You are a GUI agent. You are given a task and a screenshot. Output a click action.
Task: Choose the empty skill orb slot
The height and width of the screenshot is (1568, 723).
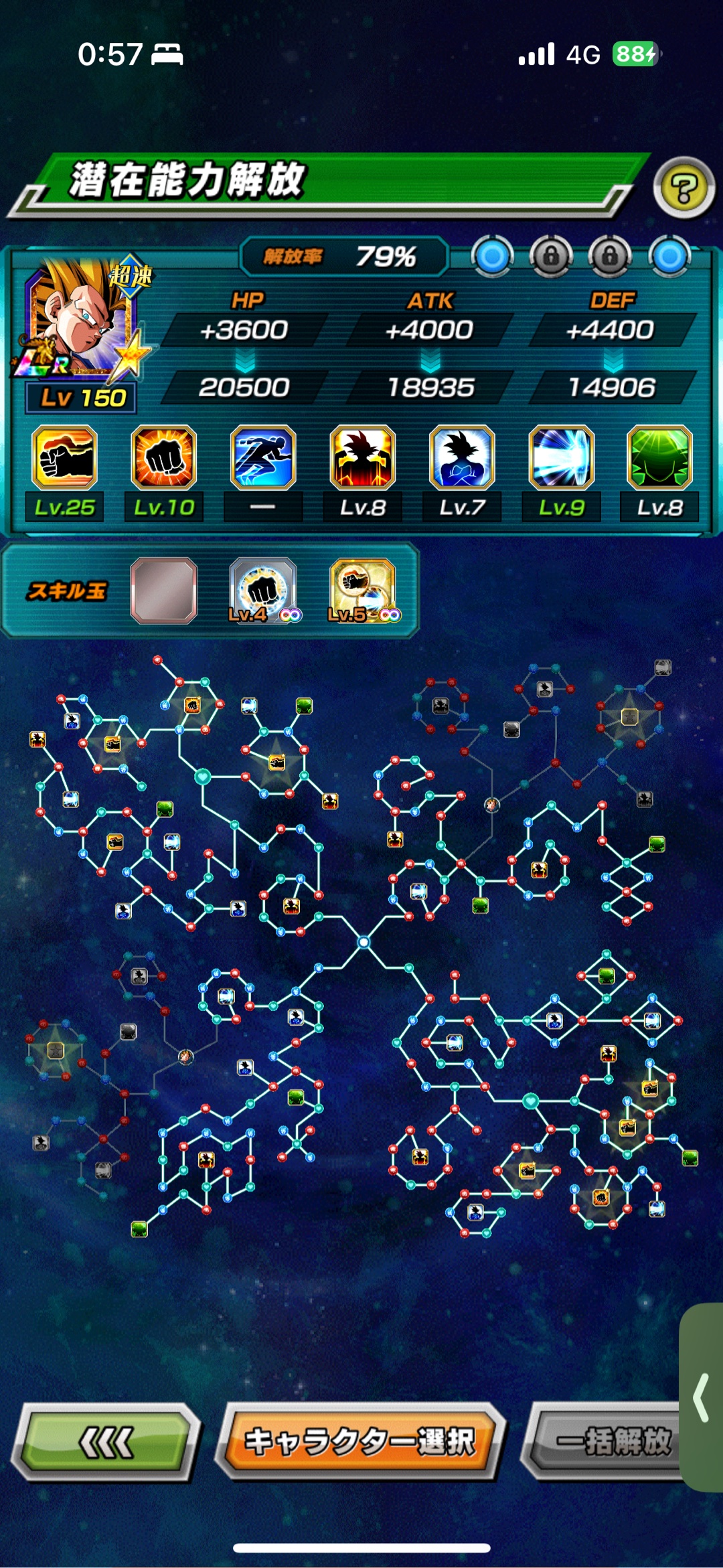click(x=164, y=591)
